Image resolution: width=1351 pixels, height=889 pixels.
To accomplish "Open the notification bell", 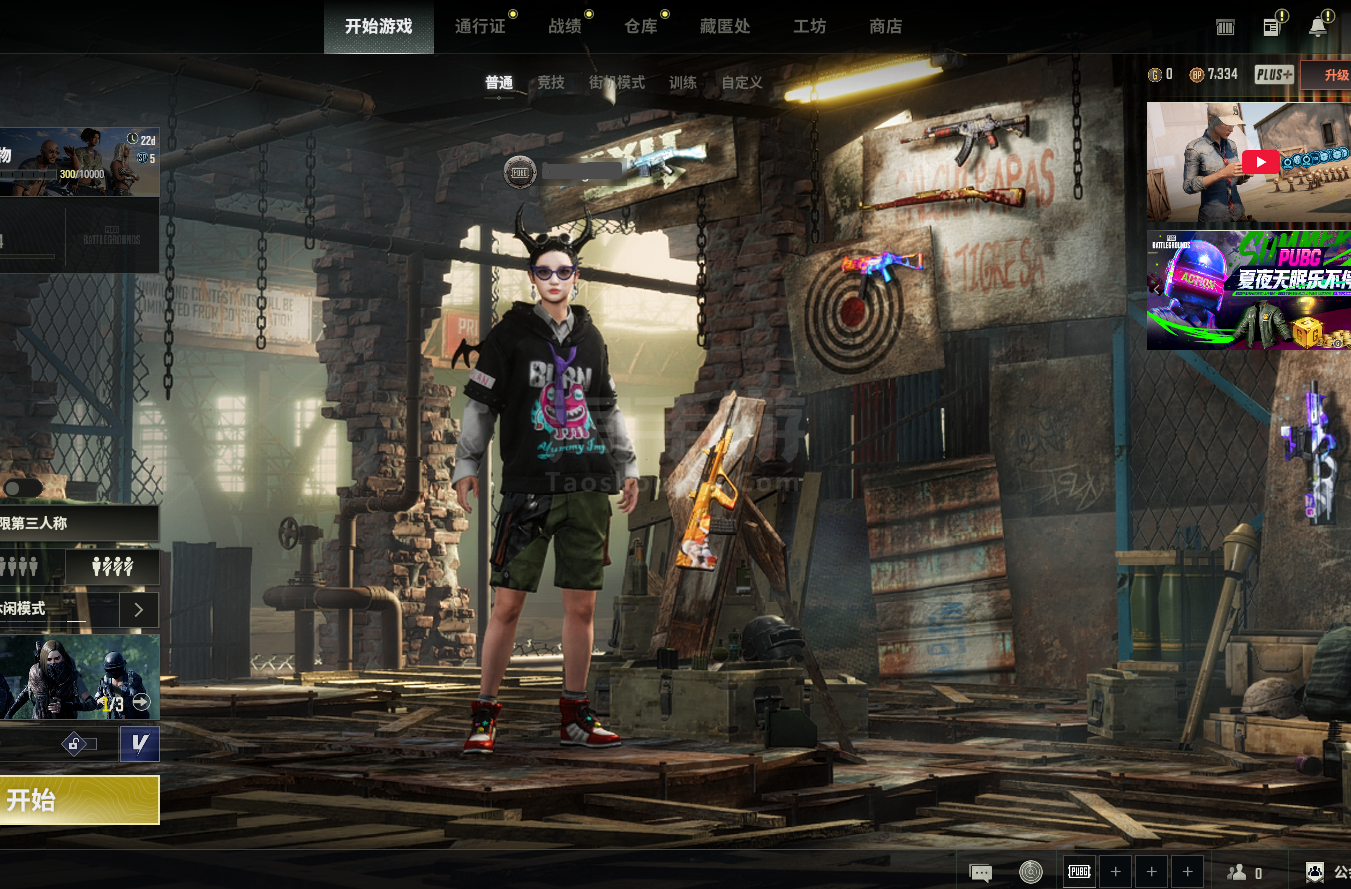I will click(1318, 28).
